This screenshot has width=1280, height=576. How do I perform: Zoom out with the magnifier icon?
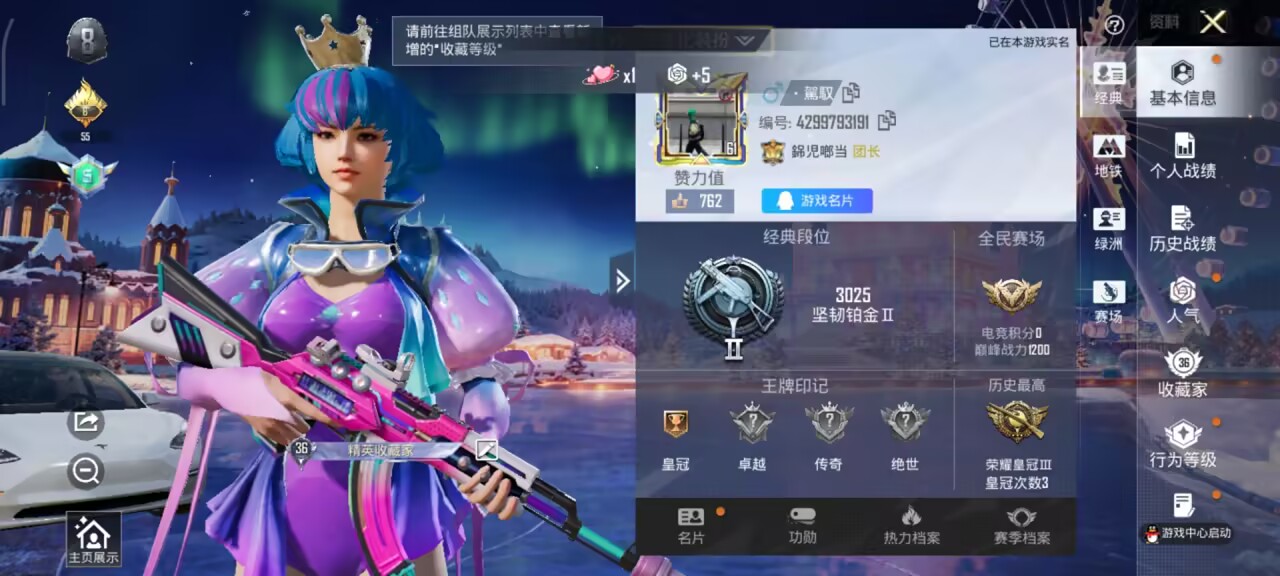tap(87, 471)
